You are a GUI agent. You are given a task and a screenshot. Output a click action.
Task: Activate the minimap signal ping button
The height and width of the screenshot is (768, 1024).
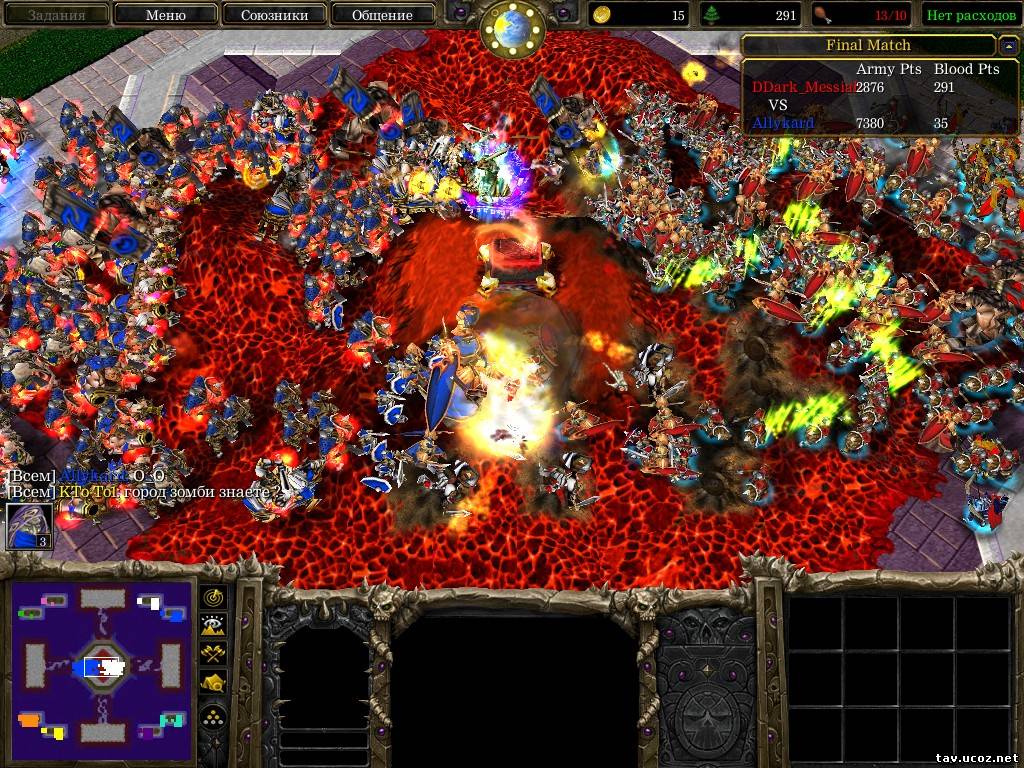click(x=214, y=597)
